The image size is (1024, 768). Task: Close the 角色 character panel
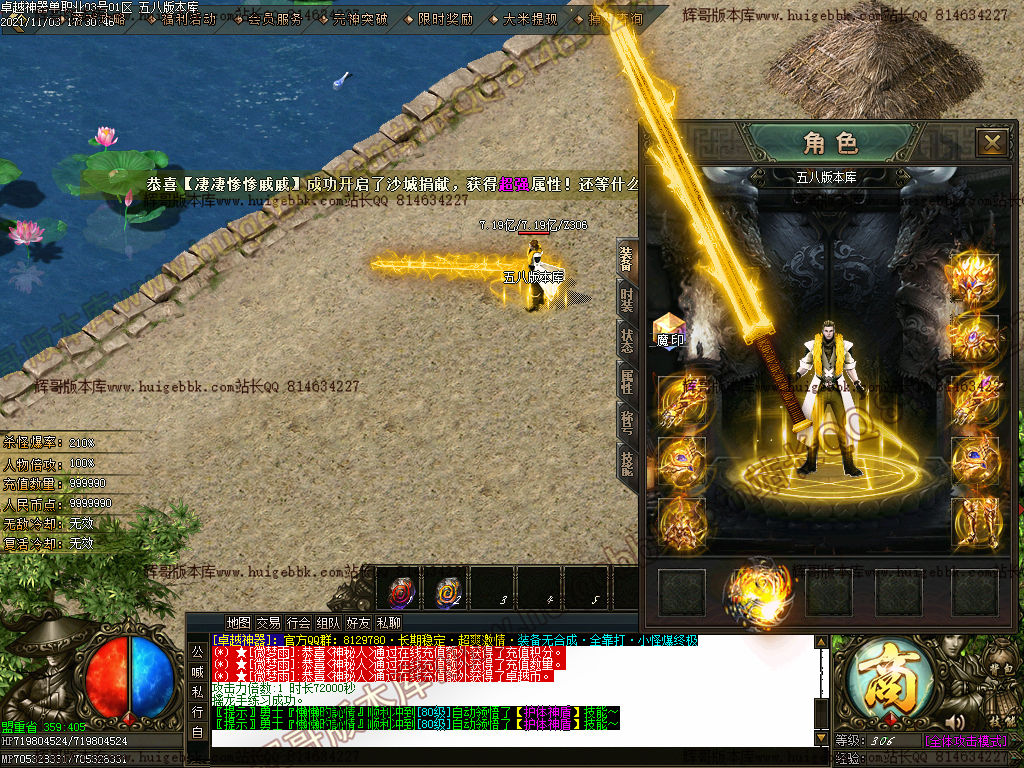(x=992, y=143)
